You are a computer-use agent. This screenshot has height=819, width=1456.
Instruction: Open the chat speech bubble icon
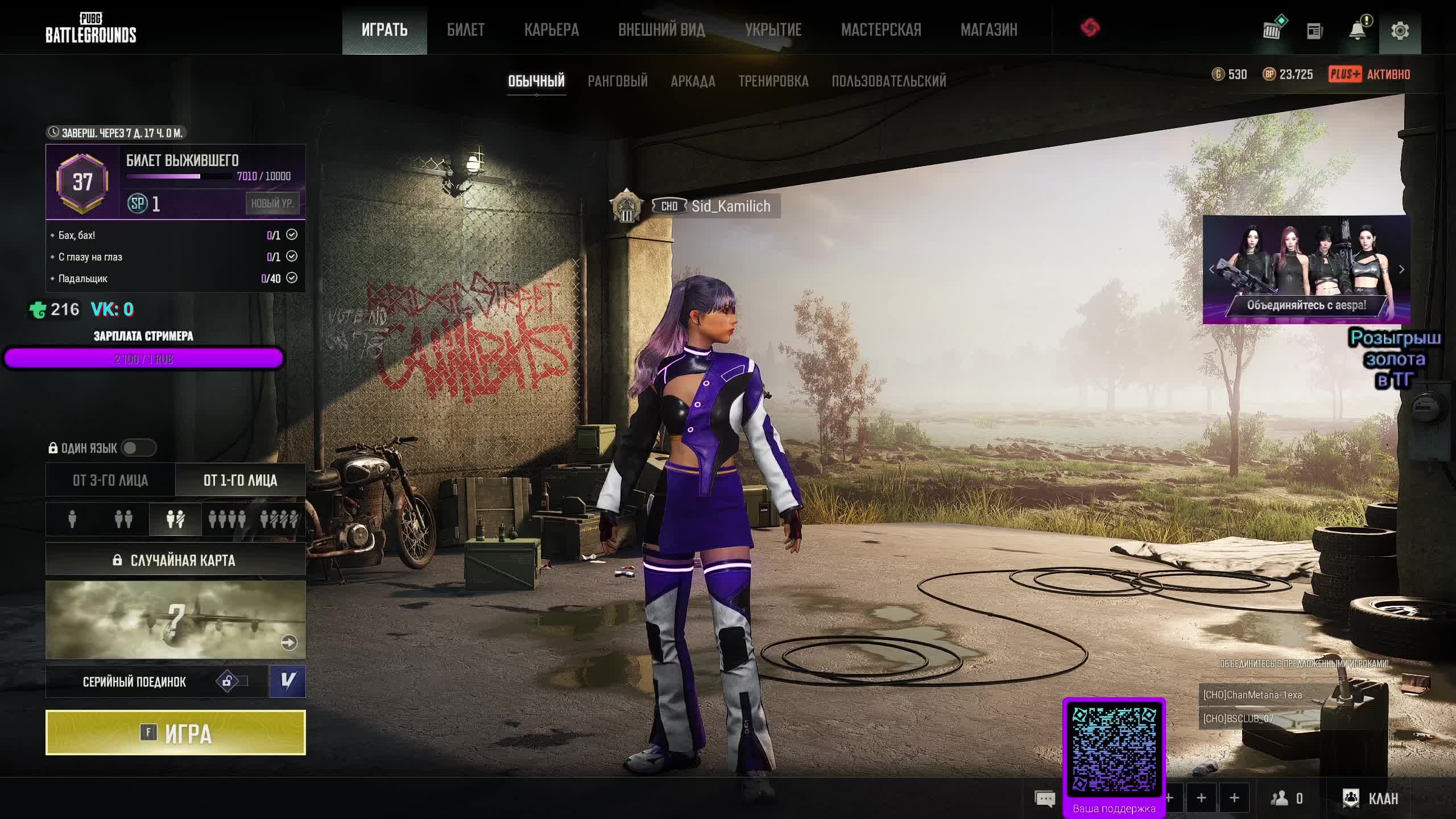[1045, 799]
